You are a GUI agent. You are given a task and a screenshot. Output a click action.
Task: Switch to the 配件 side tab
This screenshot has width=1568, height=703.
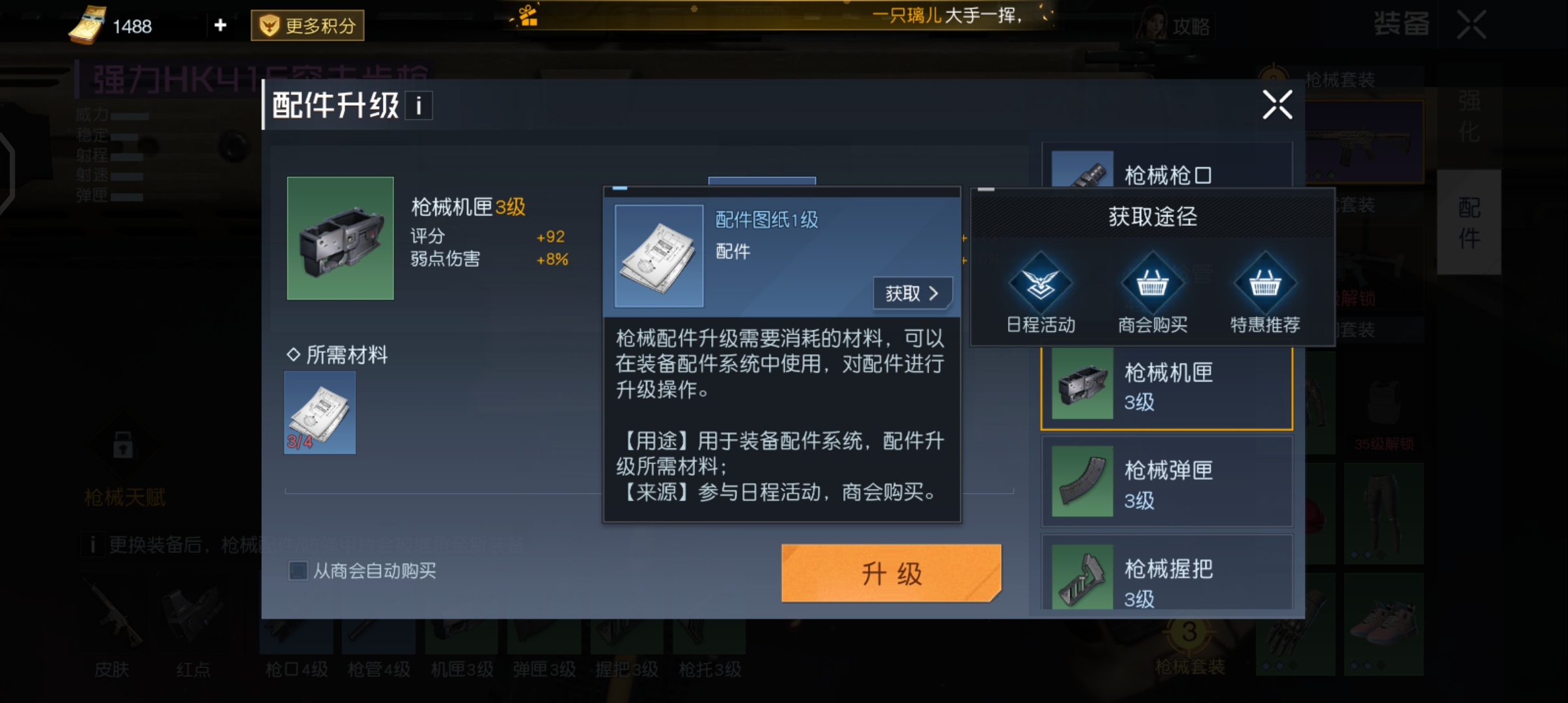point(1468,221)
